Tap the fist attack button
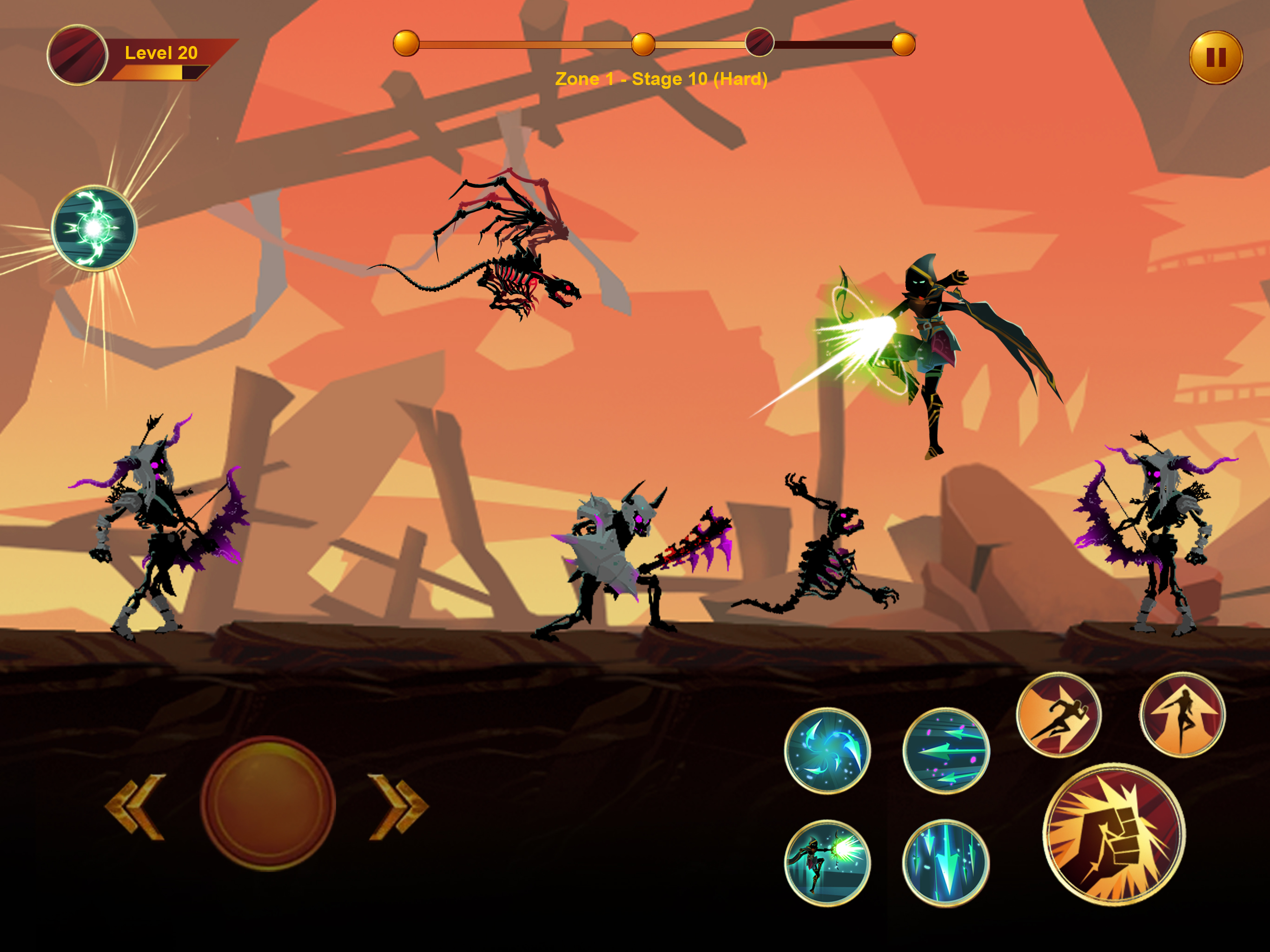 point(1113,834)
